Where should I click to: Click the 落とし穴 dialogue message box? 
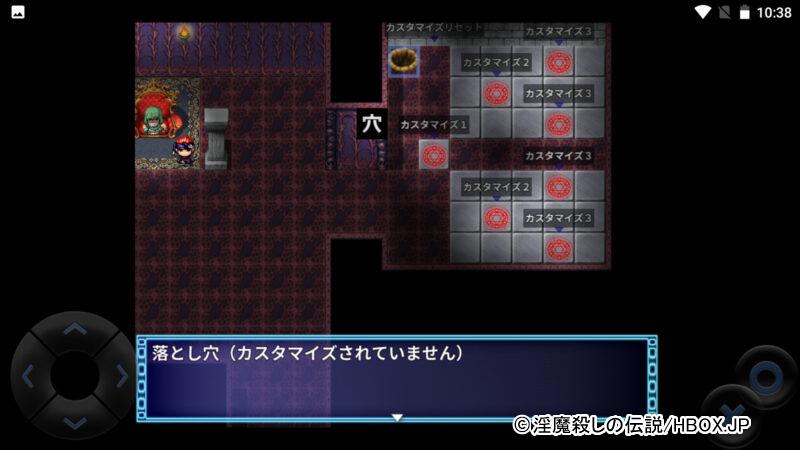pyautogui.click(x=397, y=378)
